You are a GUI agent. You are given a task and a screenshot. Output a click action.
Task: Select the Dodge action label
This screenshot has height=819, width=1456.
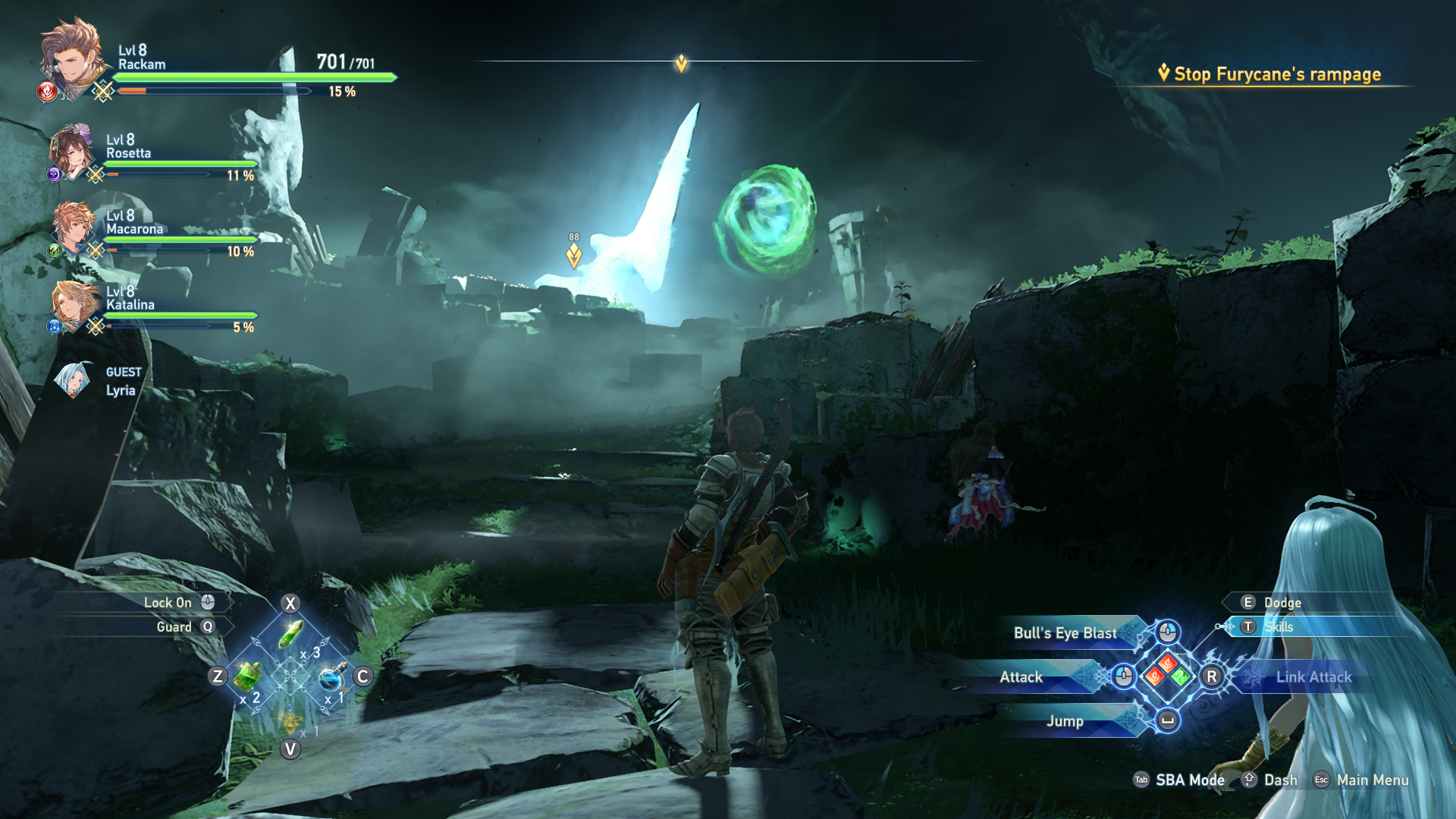pyautogui.click(x=1282, y=603)
